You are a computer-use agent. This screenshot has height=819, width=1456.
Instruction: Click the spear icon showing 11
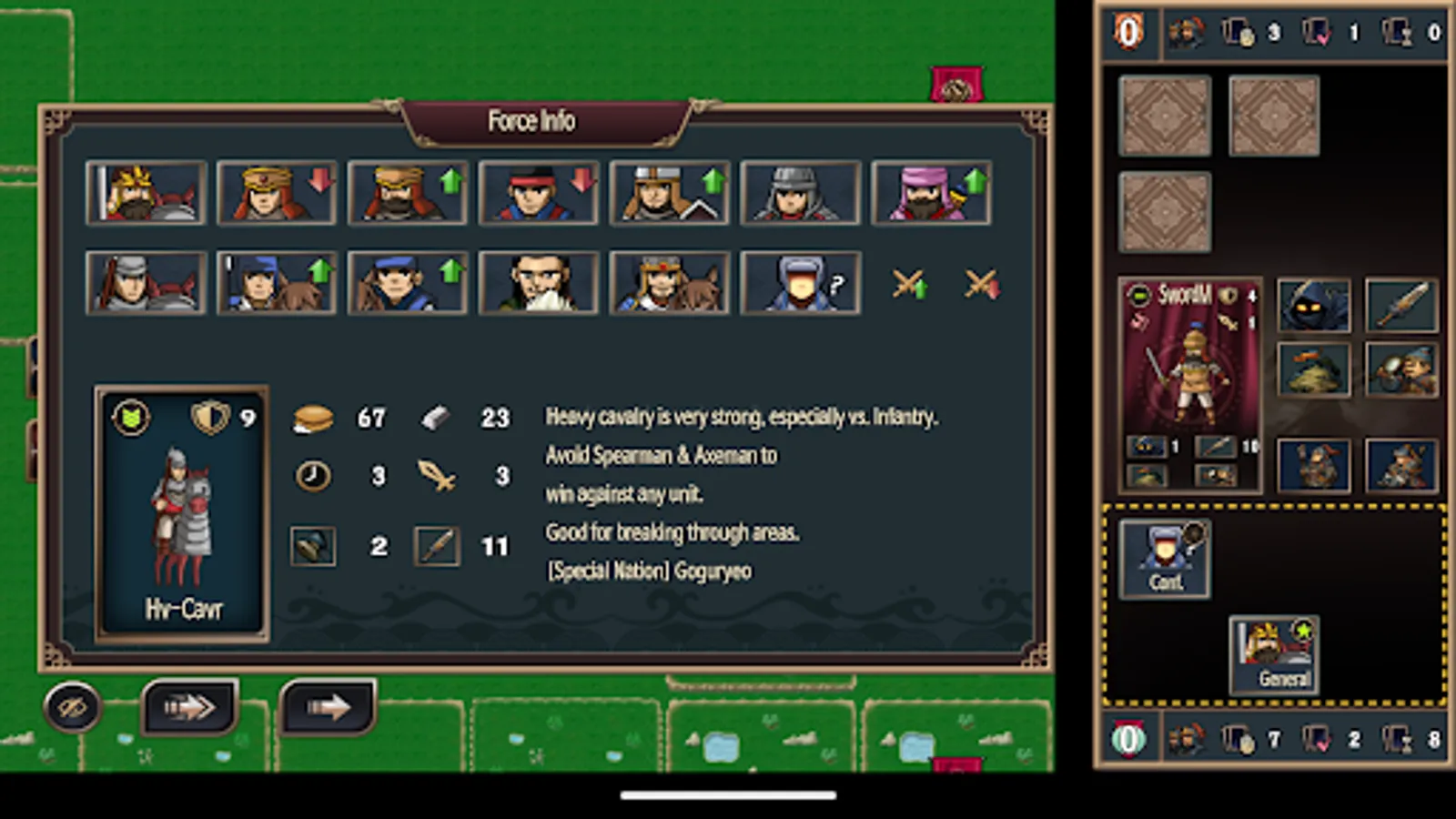[437, 545]
